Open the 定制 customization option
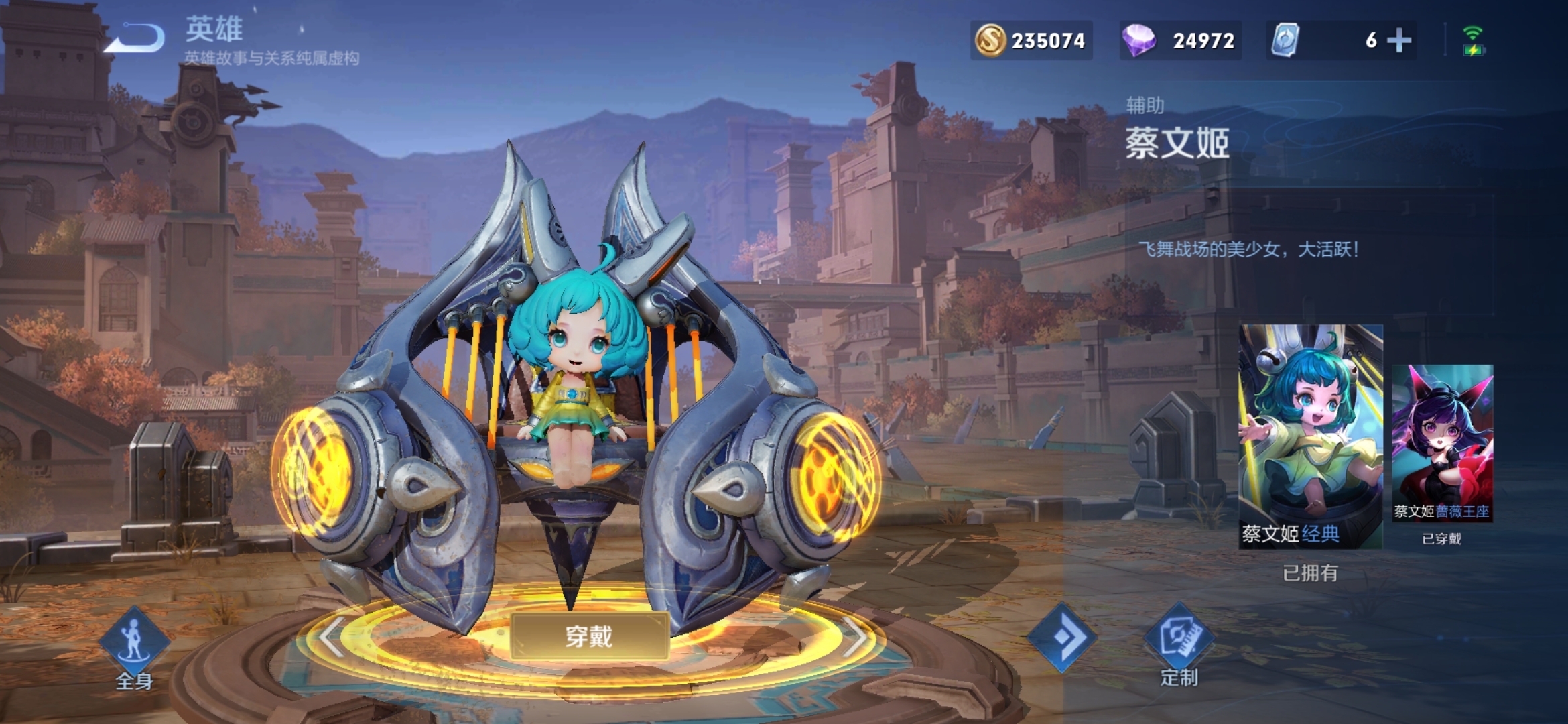This screenshot has width=1568, height=724. [x=1179, y=644]
